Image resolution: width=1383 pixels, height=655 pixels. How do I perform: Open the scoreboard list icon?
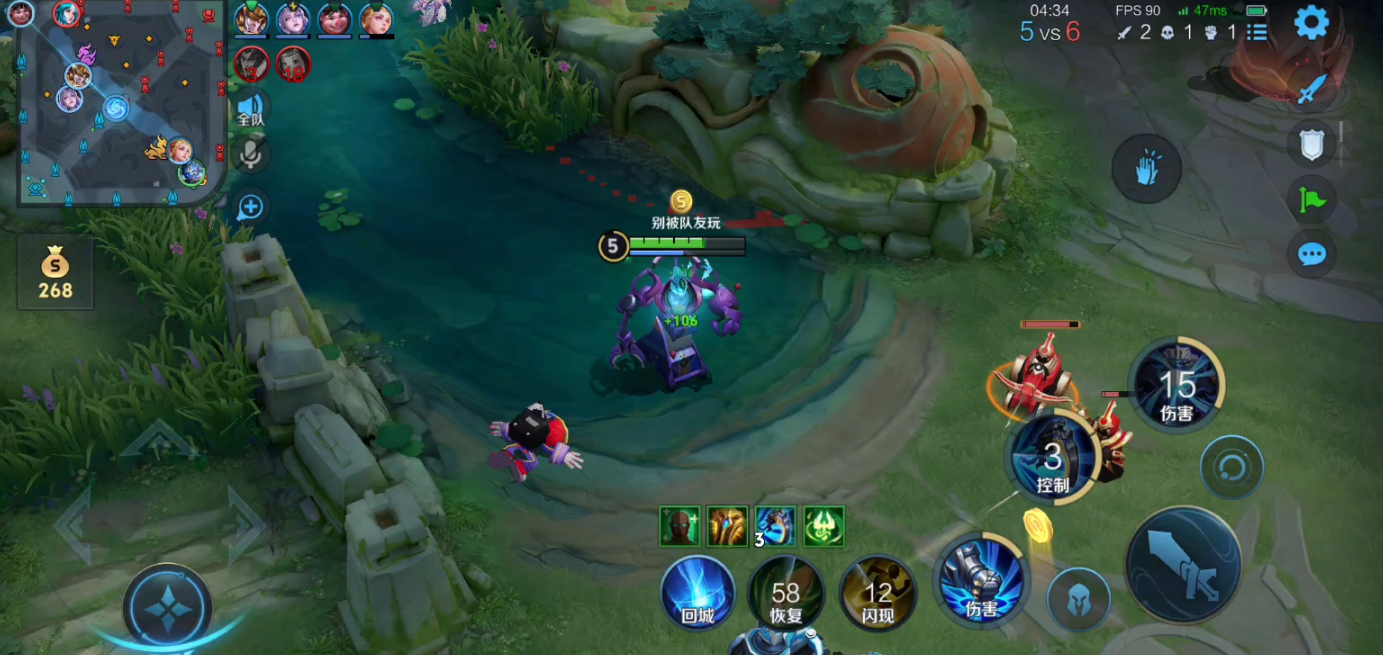tap(1257, 32)
